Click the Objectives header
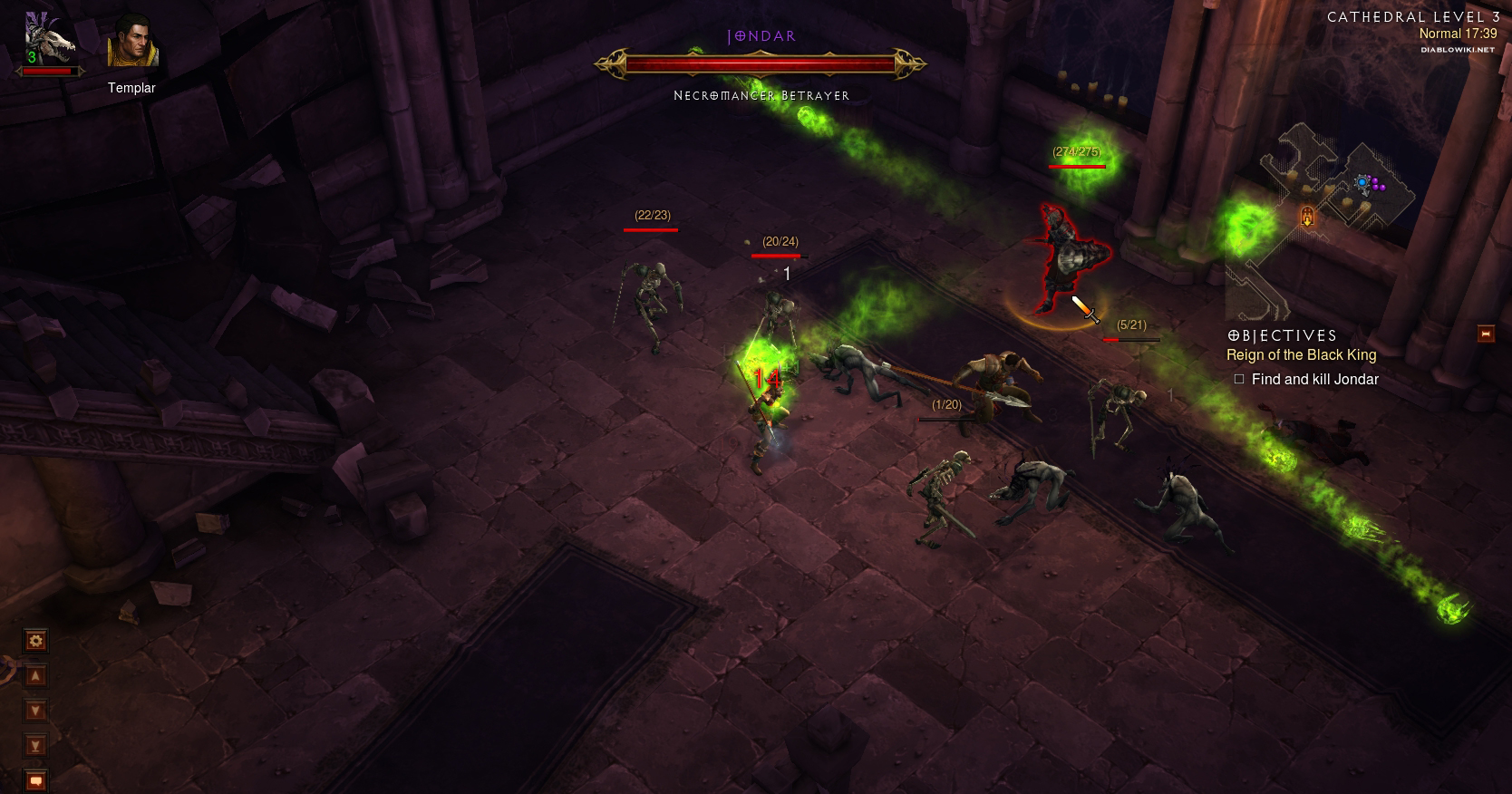Viewport: 1512px width, 794px height. click(1282, 336)
